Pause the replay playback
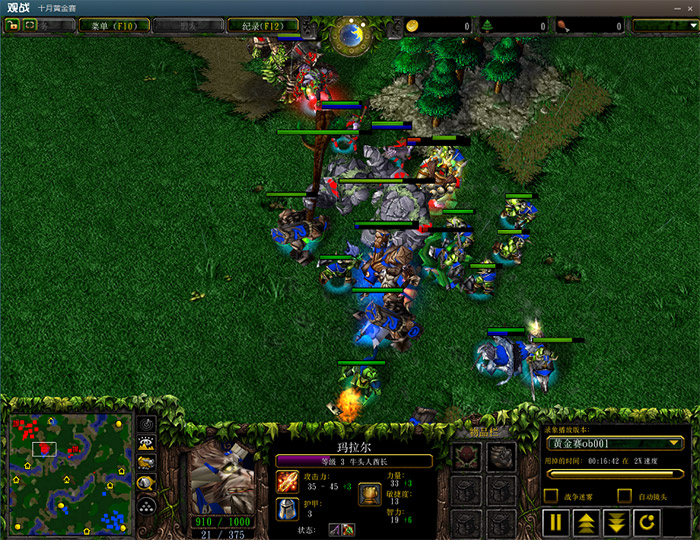 pyautogui.click(x=558, y=521)
